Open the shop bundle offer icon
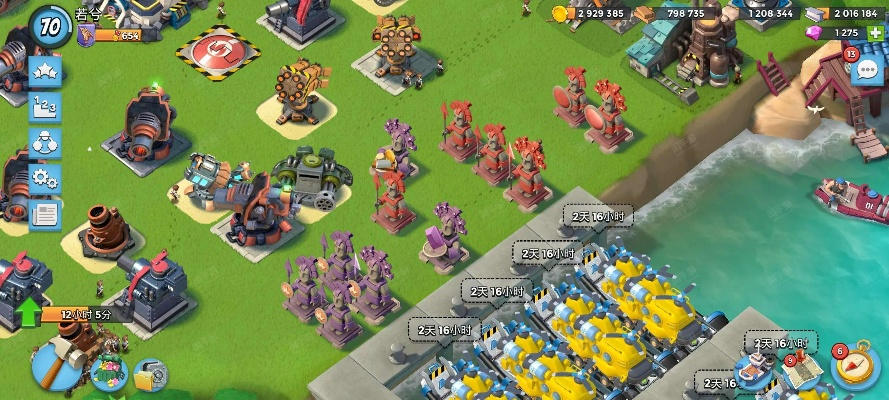The height and width of the screenshot is (400, 889). (x=109, y=371)
